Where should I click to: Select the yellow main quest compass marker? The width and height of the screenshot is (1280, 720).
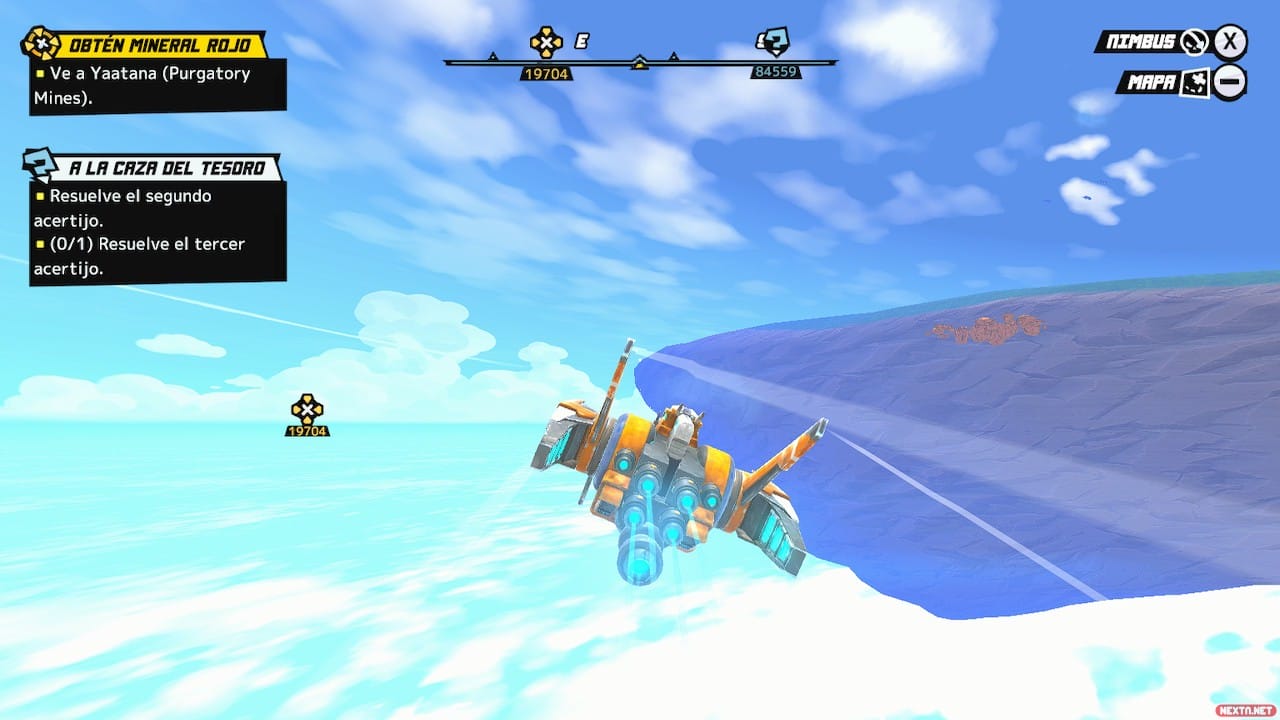click(546, 43)
